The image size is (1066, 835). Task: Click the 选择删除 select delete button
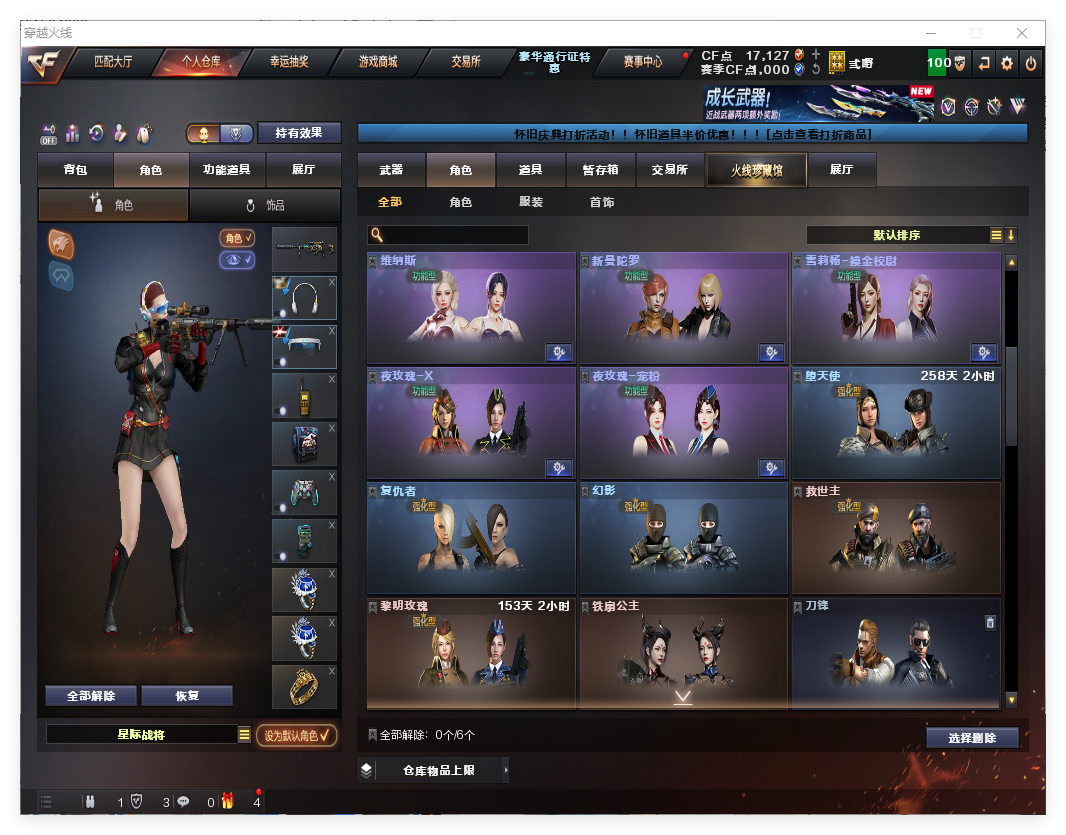[972, 738]
